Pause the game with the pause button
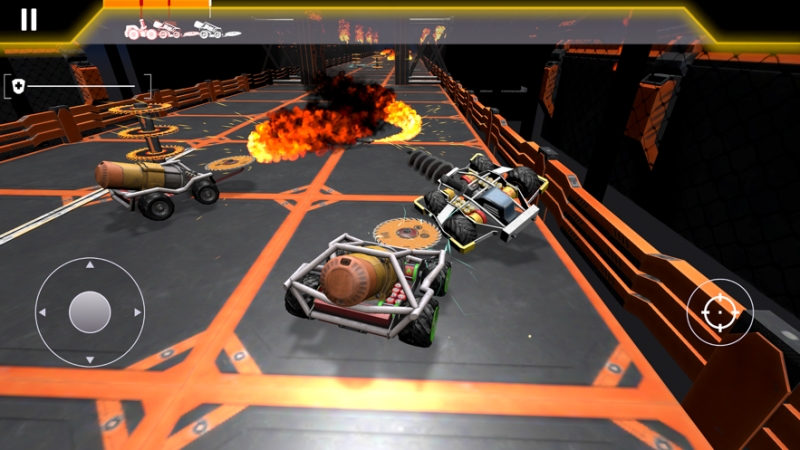This screenshot has width=800, height=450. pos(29,20)
